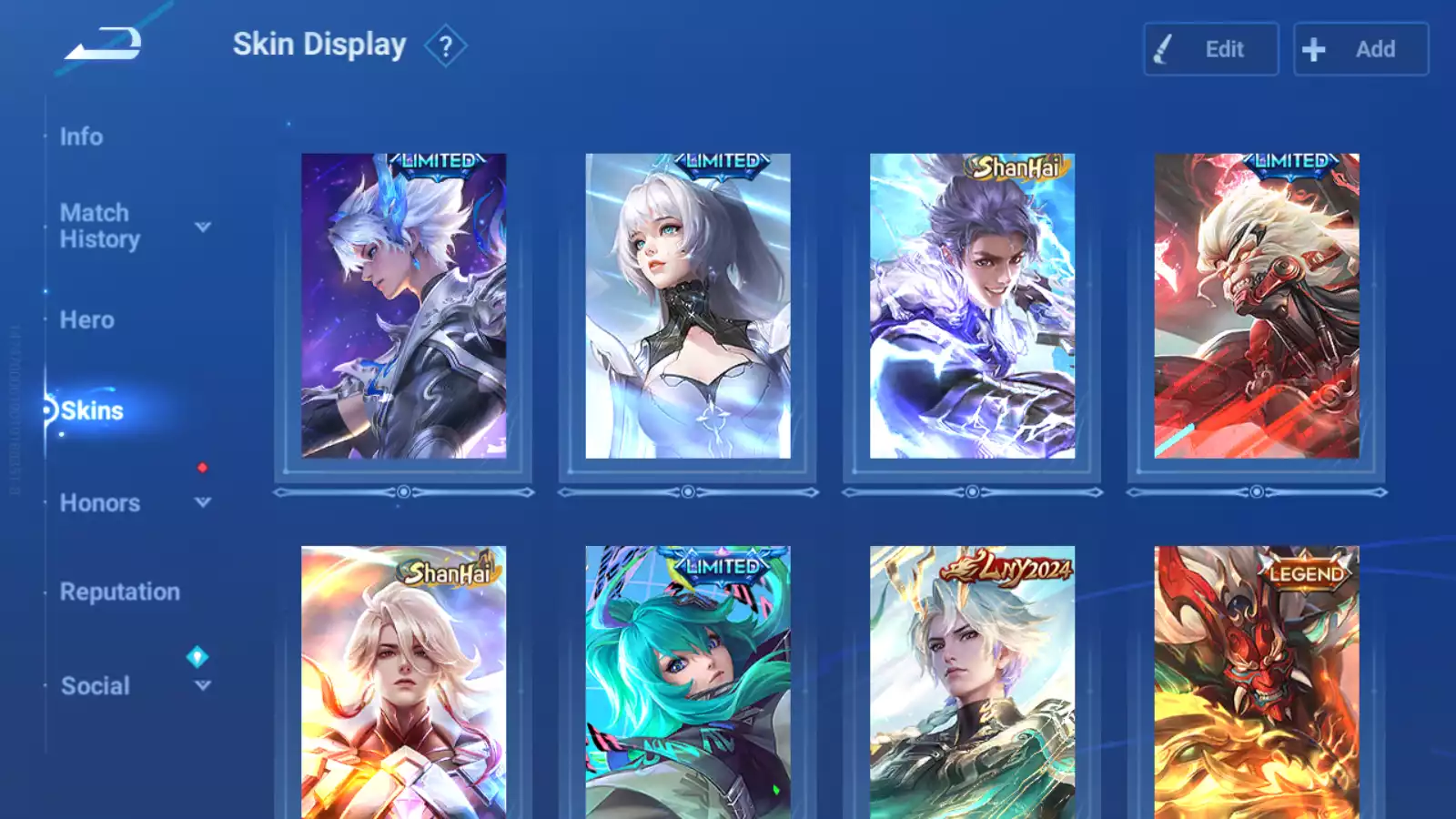Select the teal-haired Limited skin card

pos(688,682)
